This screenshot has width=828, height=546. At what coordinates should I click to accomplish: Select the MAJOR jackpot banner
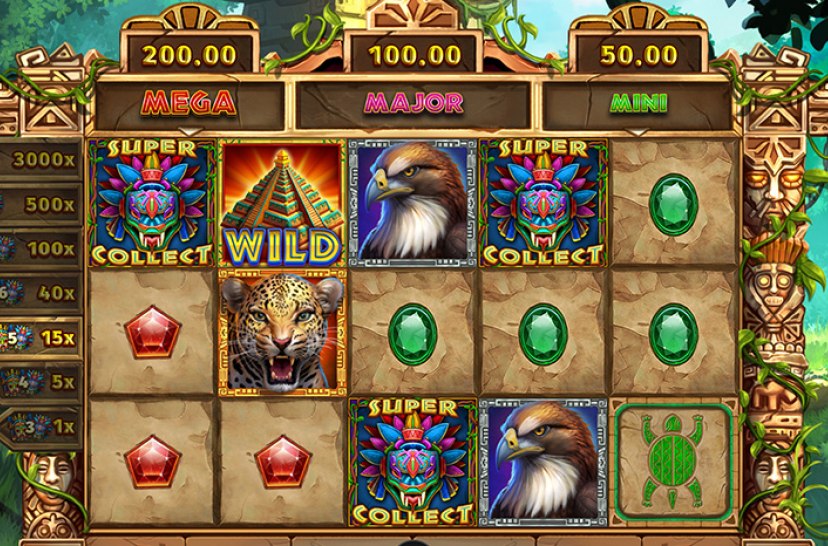point(414,102)
